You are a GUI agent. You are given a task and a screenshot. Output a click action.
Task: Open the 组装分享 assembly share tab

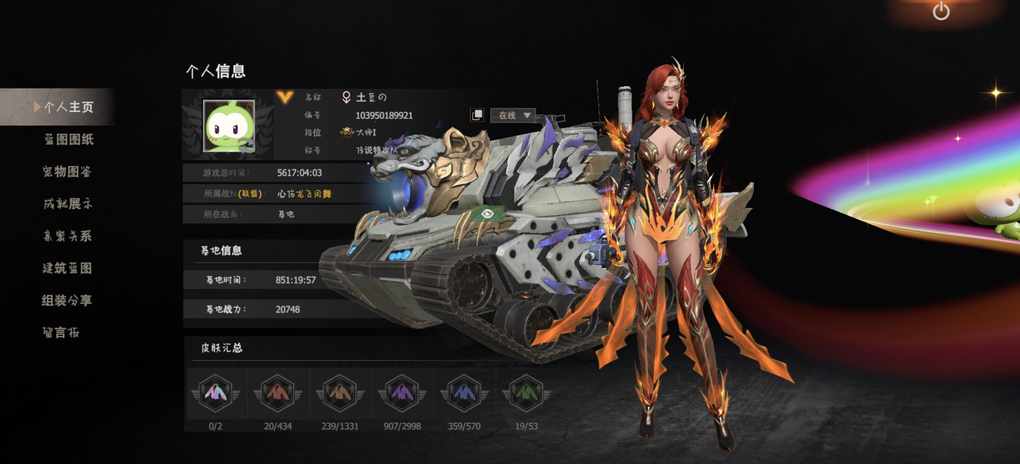click(67, 300)
